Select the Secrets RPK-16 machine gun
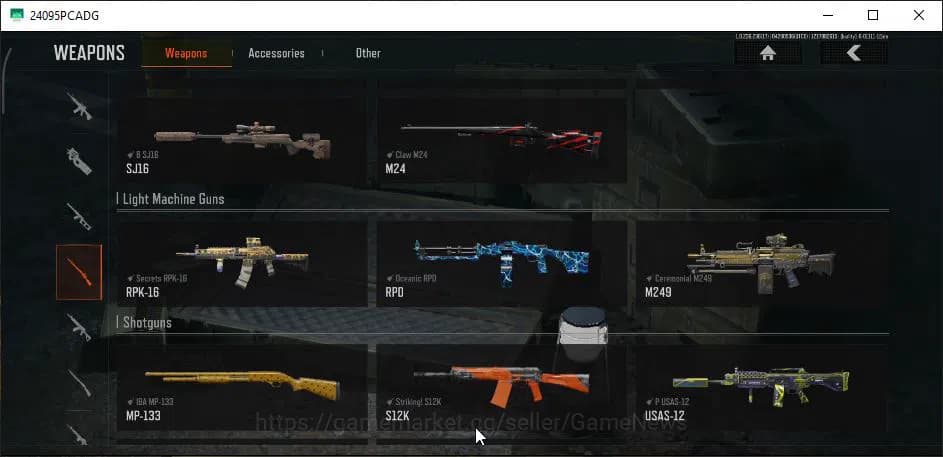This screenshot has width=943, height=457. click(x=242, y=262)
